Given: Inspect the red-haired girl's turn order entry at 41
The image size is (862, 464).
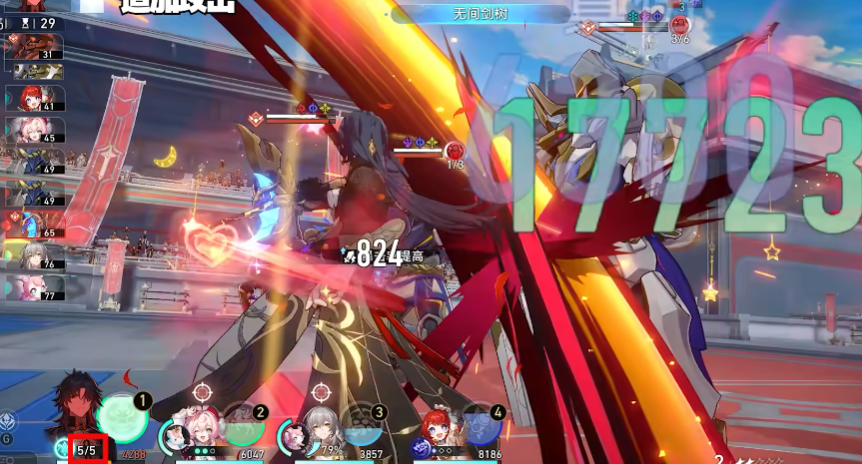Looking at the screenshot, I should (x=35, y=99).
